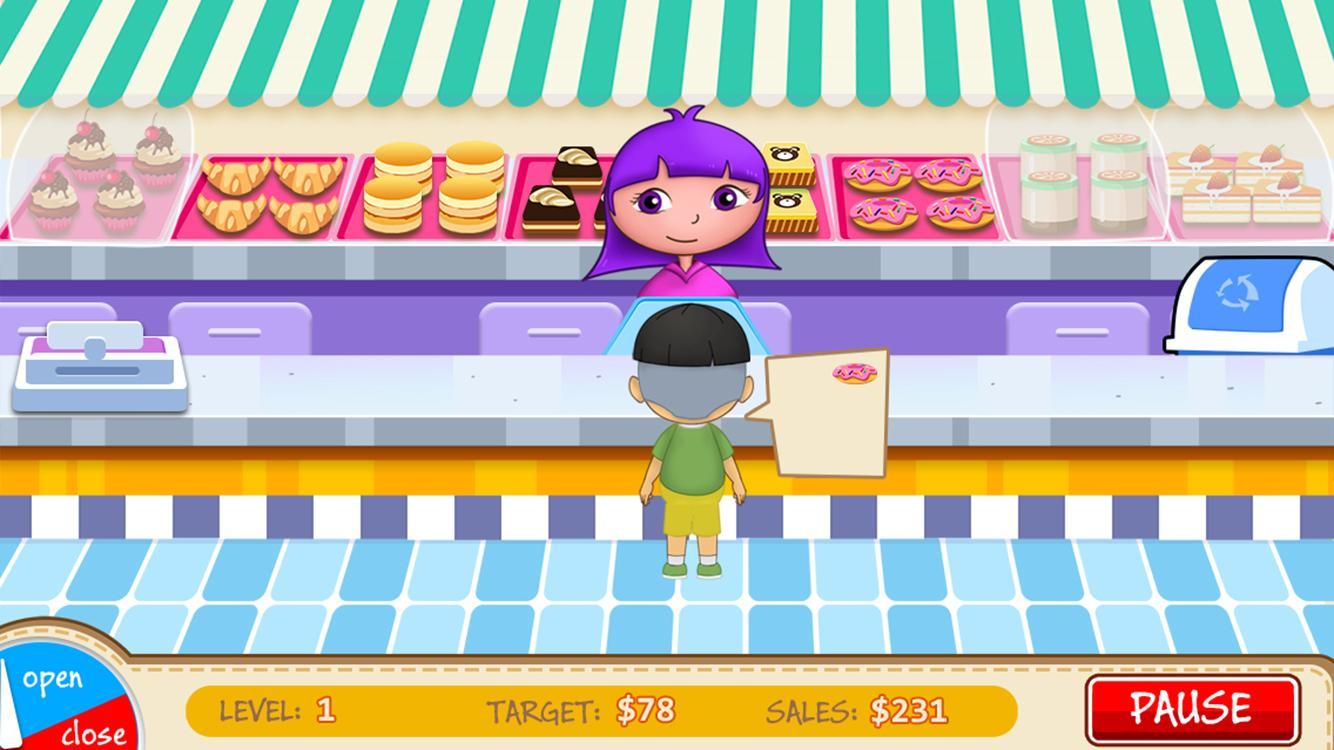Viewport: 1334px width, 750px height.
Task: Choose the chocolate banana cake tray
Action: click(x=562, y=190)
